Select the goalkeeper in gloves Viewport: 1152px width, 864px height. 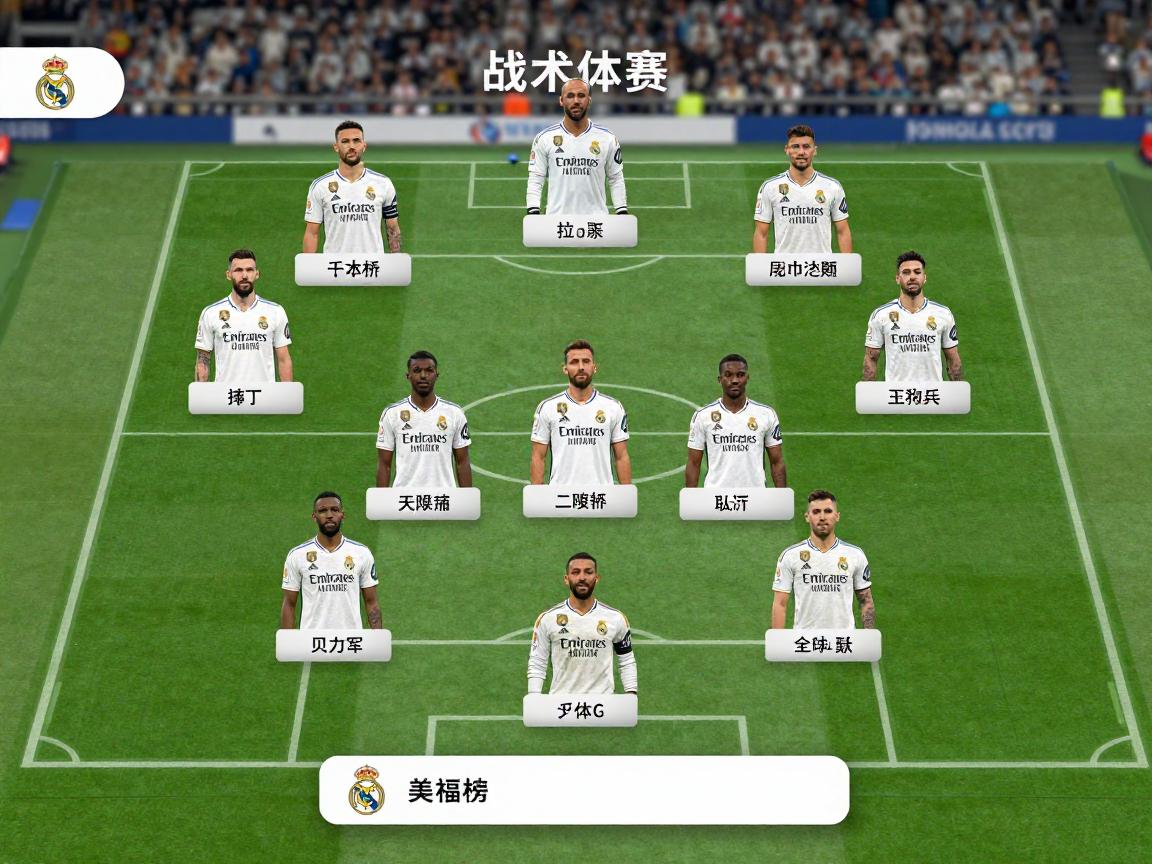[578, 160]
